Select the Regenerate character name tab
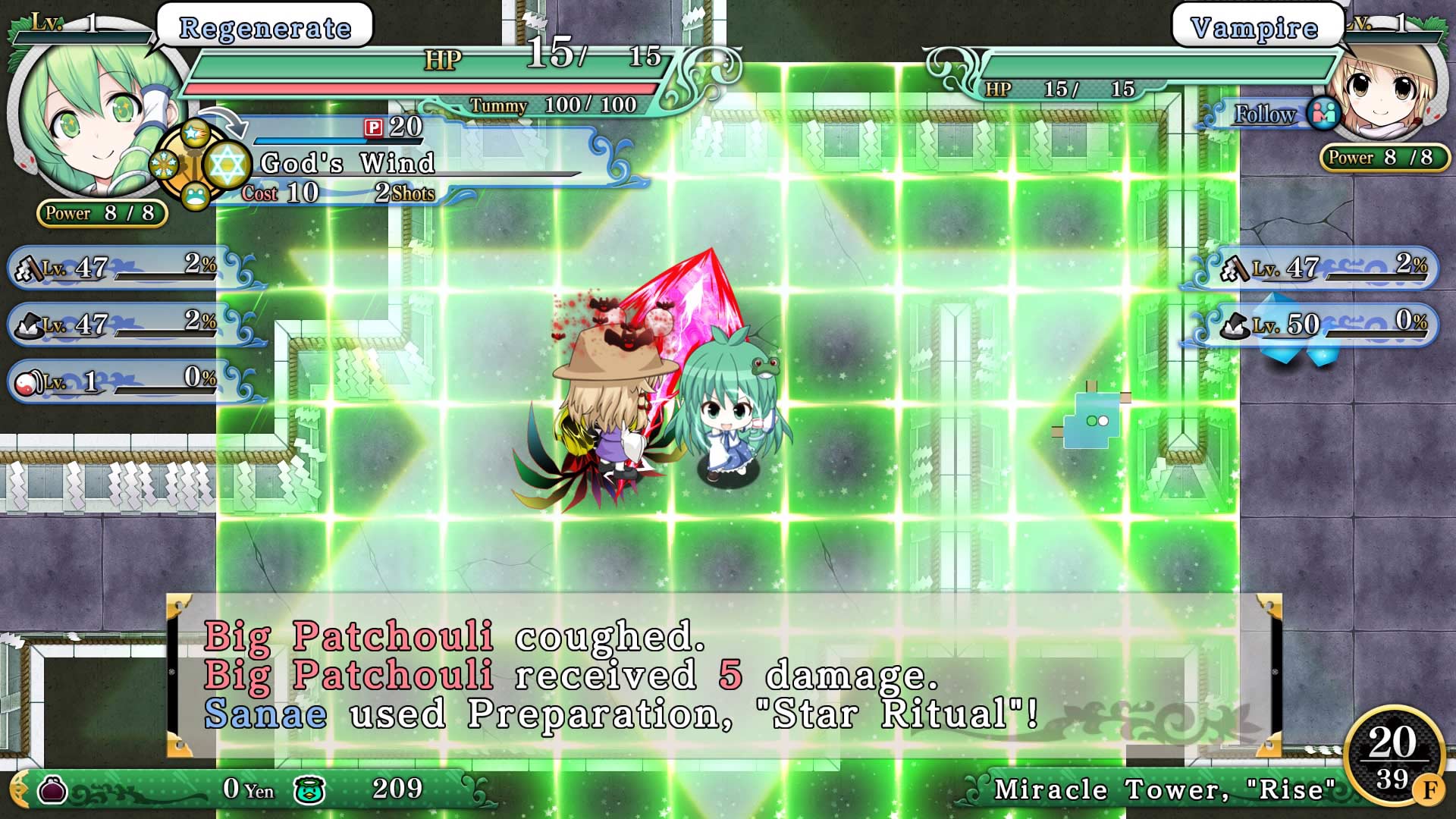1456x819 pixels. click(262, 27)
